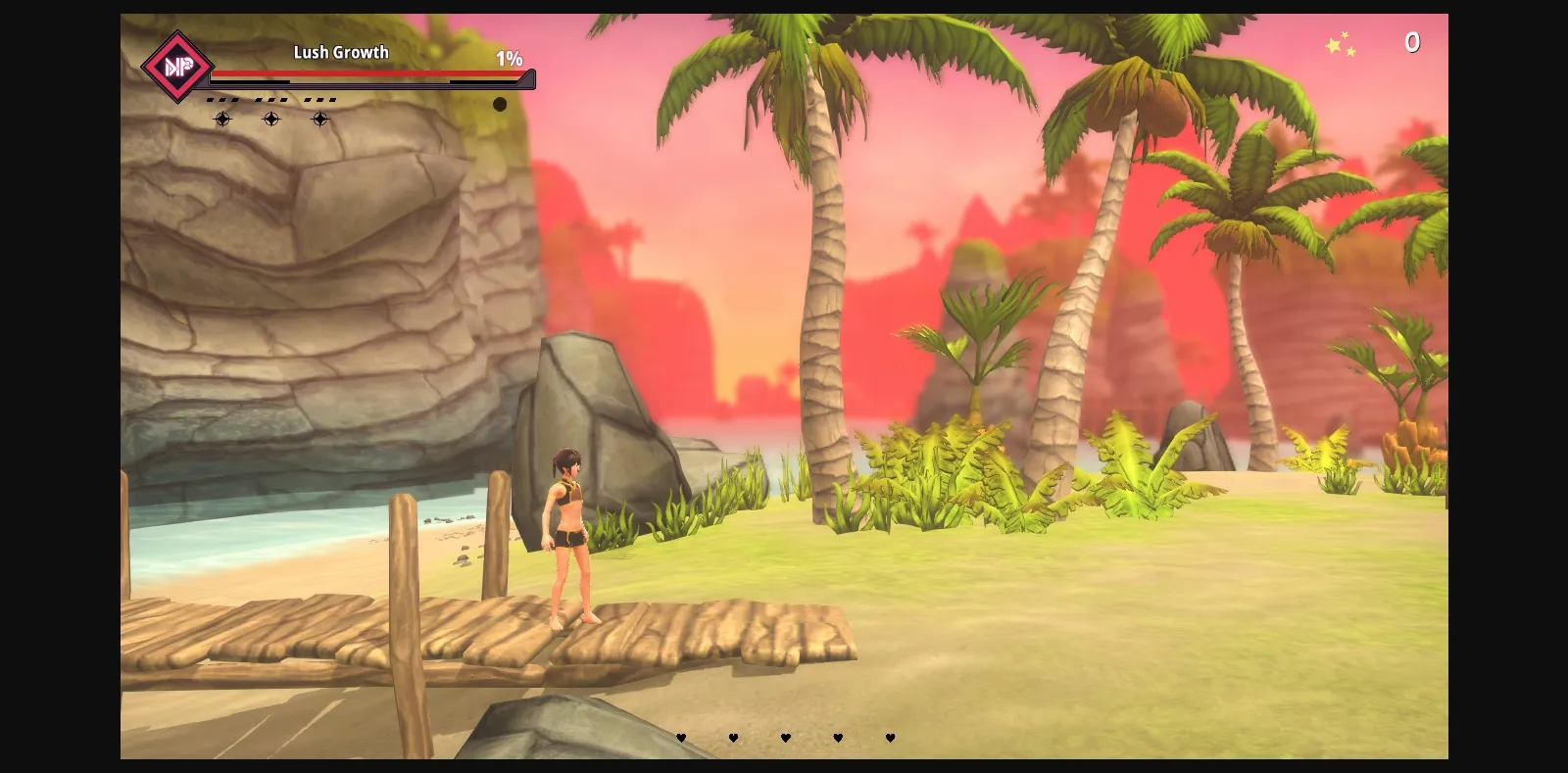Open the Lush Growth title label

[340, 52]
